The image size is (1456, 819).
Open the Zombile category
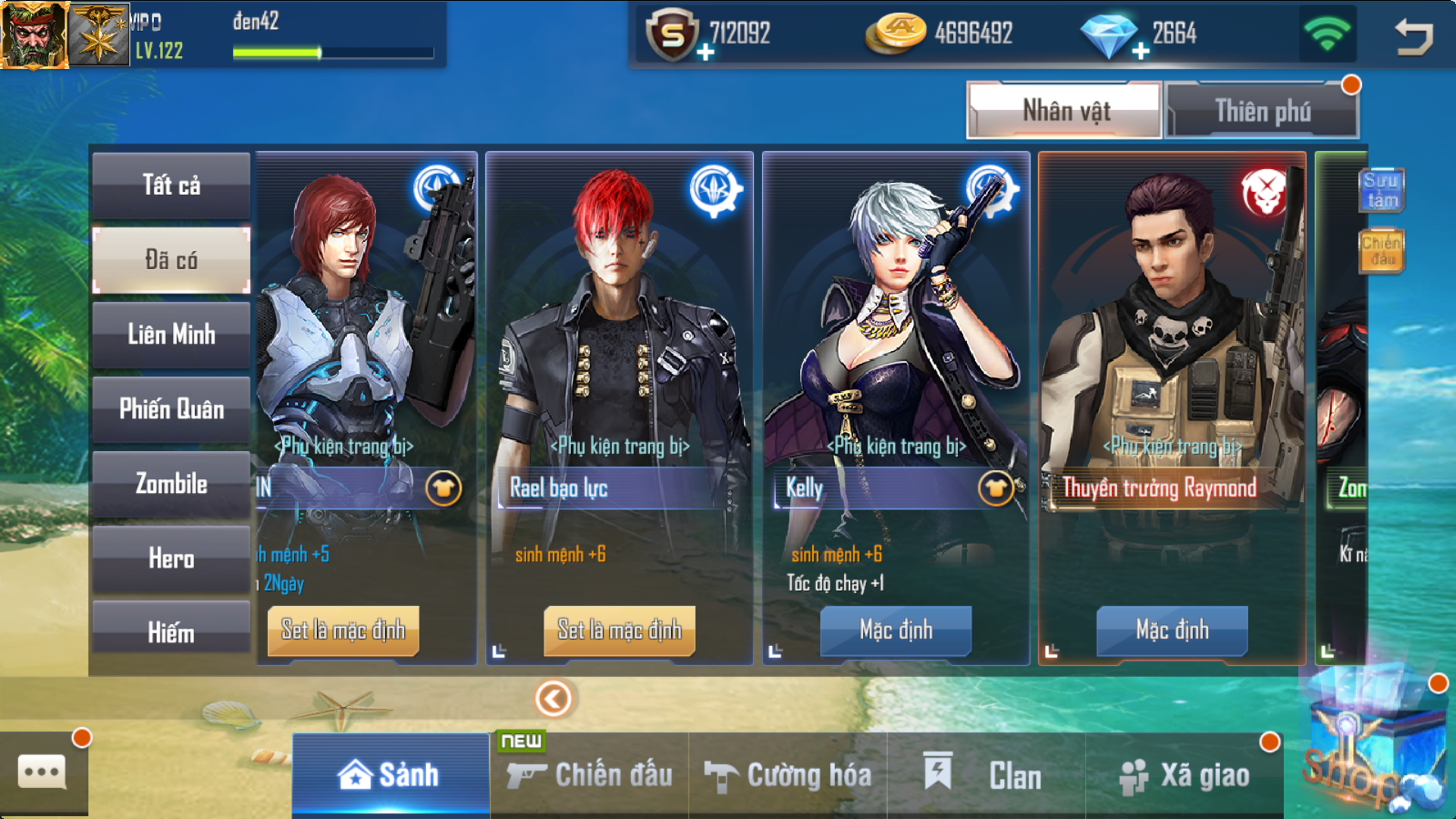[171, 484]
